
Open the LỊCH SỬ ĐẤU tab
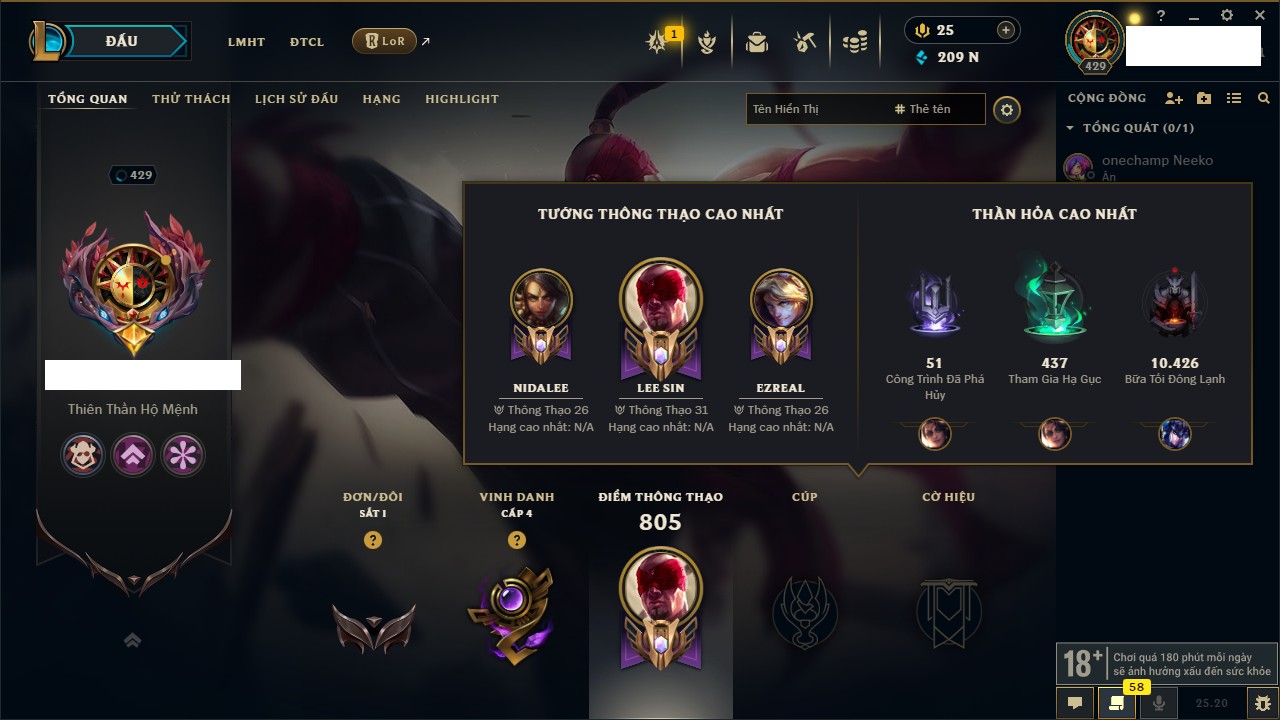coord(296,99)
